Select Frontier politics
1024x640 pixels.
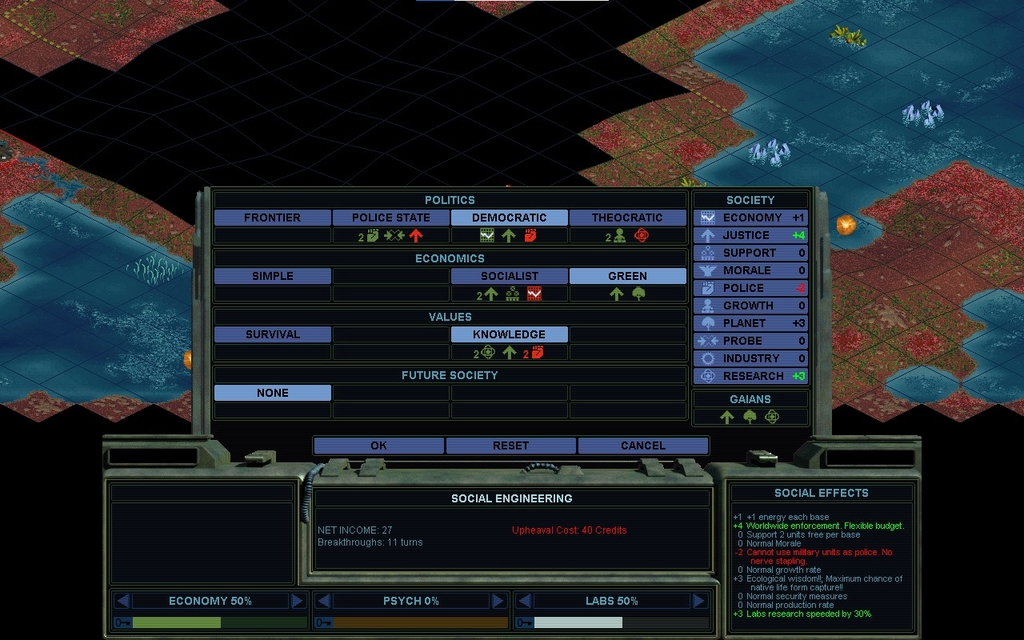point(272,218)
